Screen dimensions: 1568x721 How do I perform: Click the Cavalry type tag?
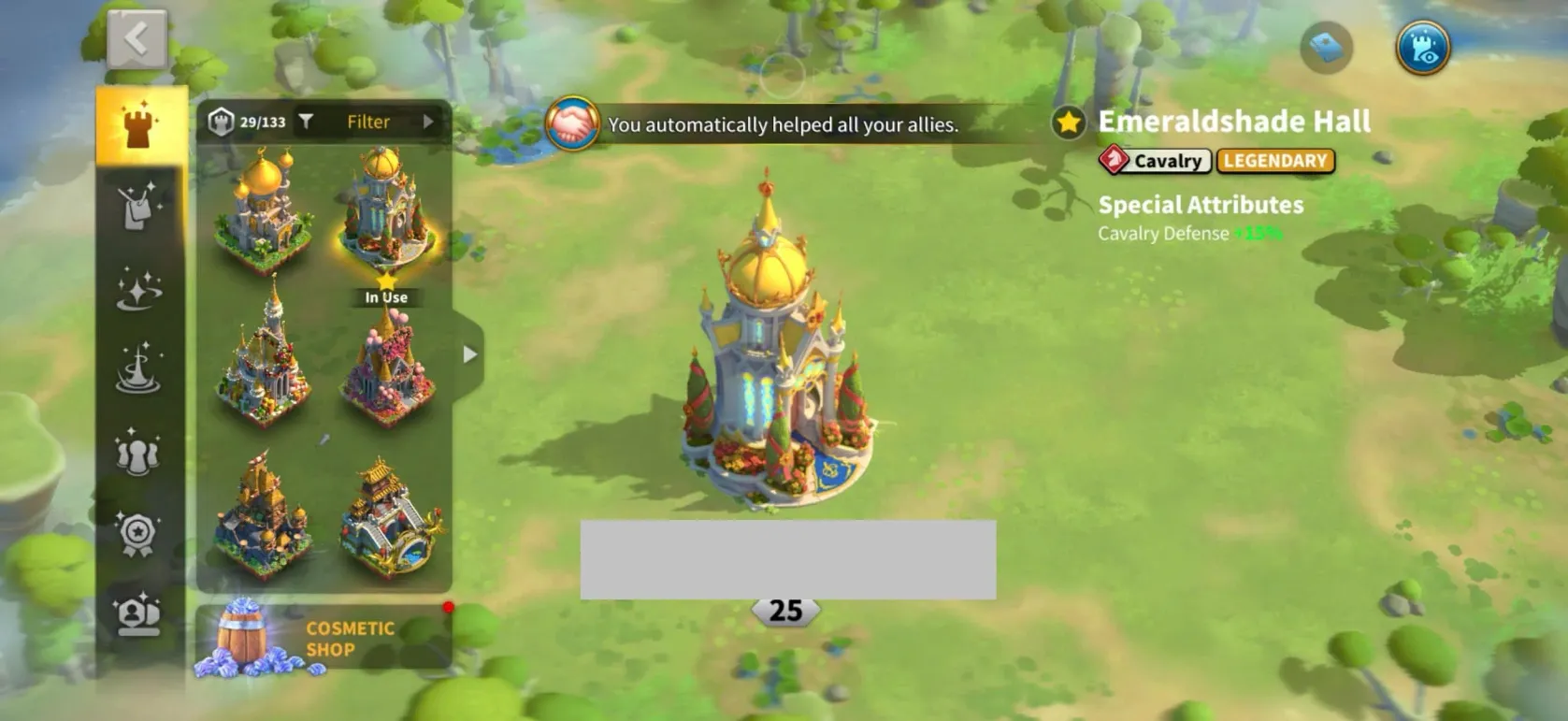(1156, 161)
